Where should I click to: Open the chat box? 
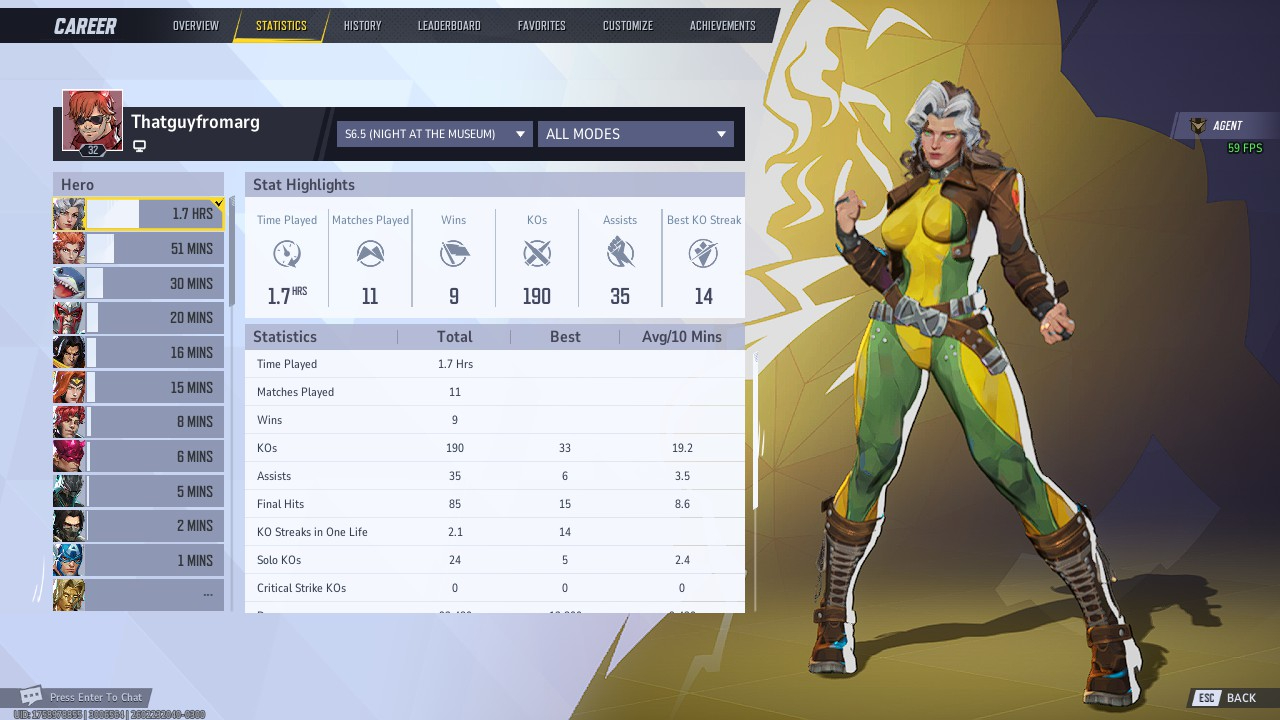pos(85,697)
